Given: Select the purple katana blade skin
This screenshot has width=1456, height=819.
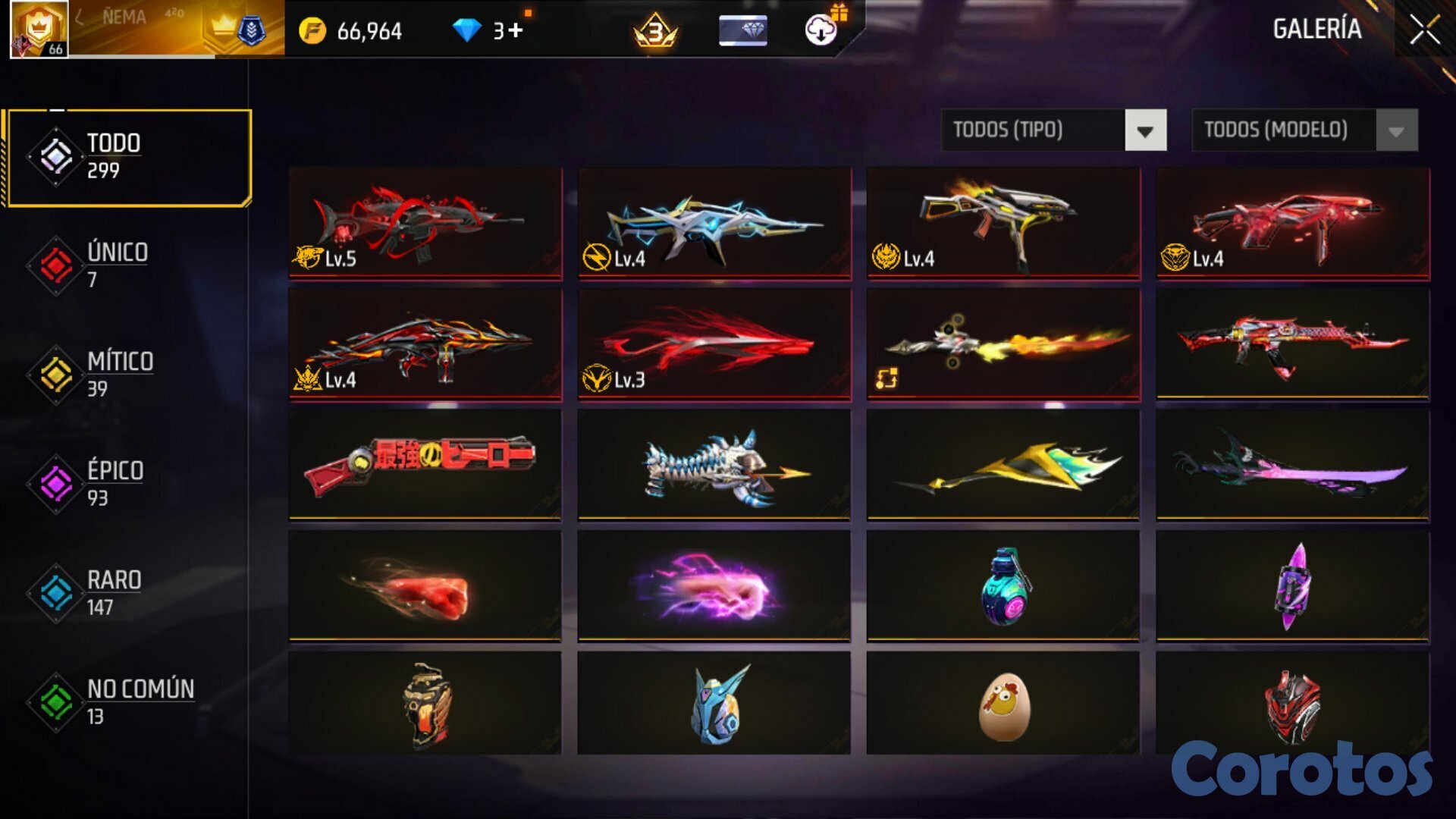Looking at the screenshot, I should 1292,464.
